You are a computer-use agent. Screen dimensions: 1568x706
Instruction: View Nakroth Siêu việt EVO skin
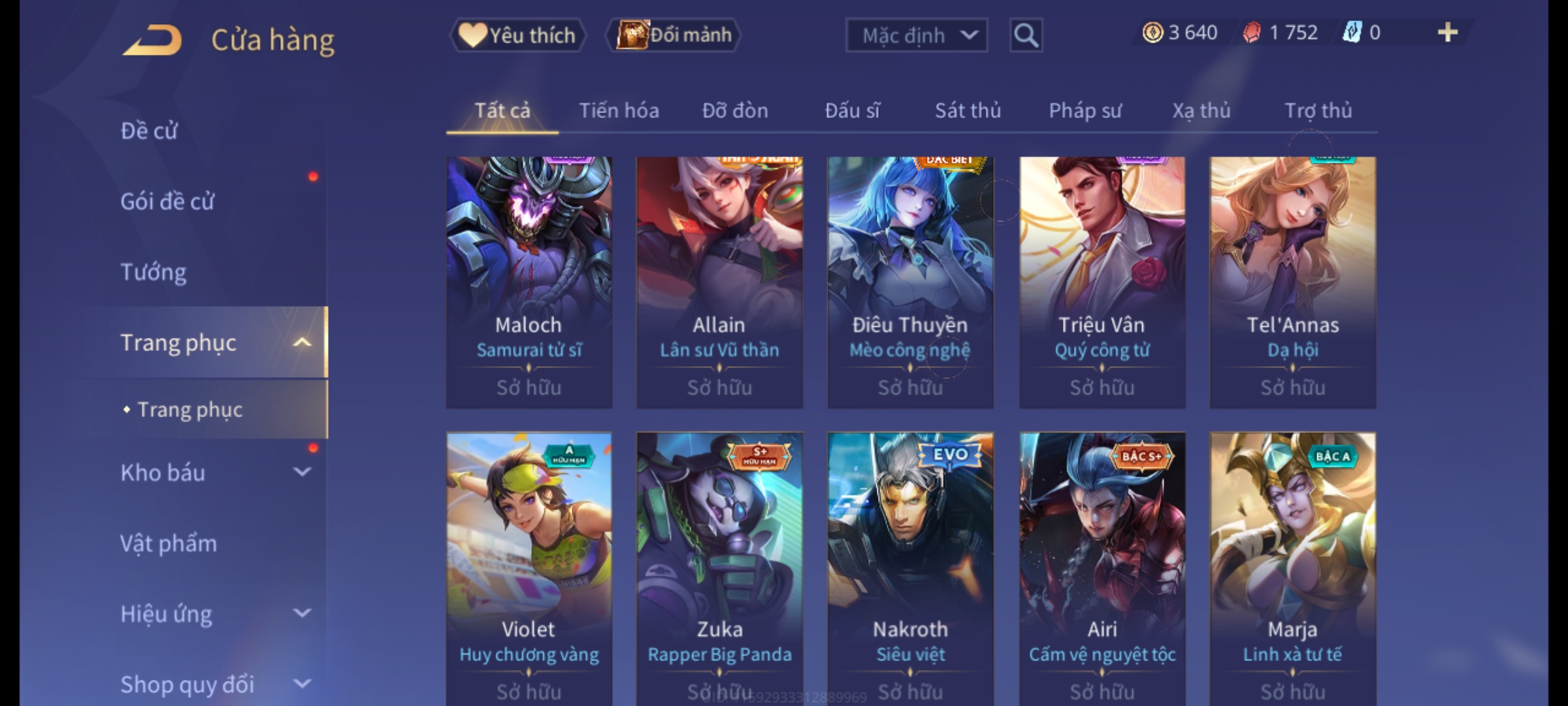pyautogui.click(x=910, y=562)
